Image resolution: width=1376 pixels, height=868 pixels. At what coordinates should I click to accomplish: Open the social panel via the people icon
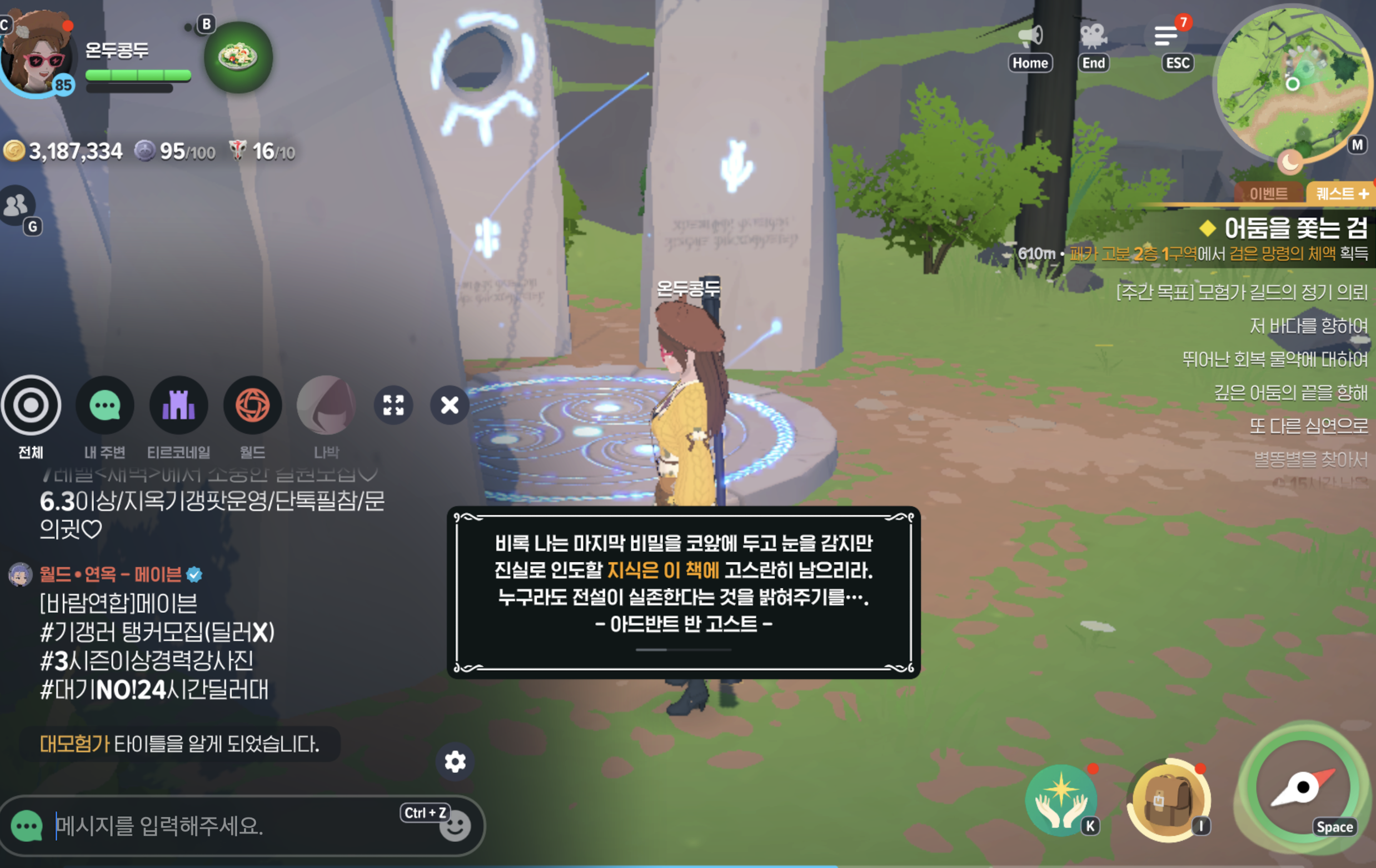(x=17, y=205)
